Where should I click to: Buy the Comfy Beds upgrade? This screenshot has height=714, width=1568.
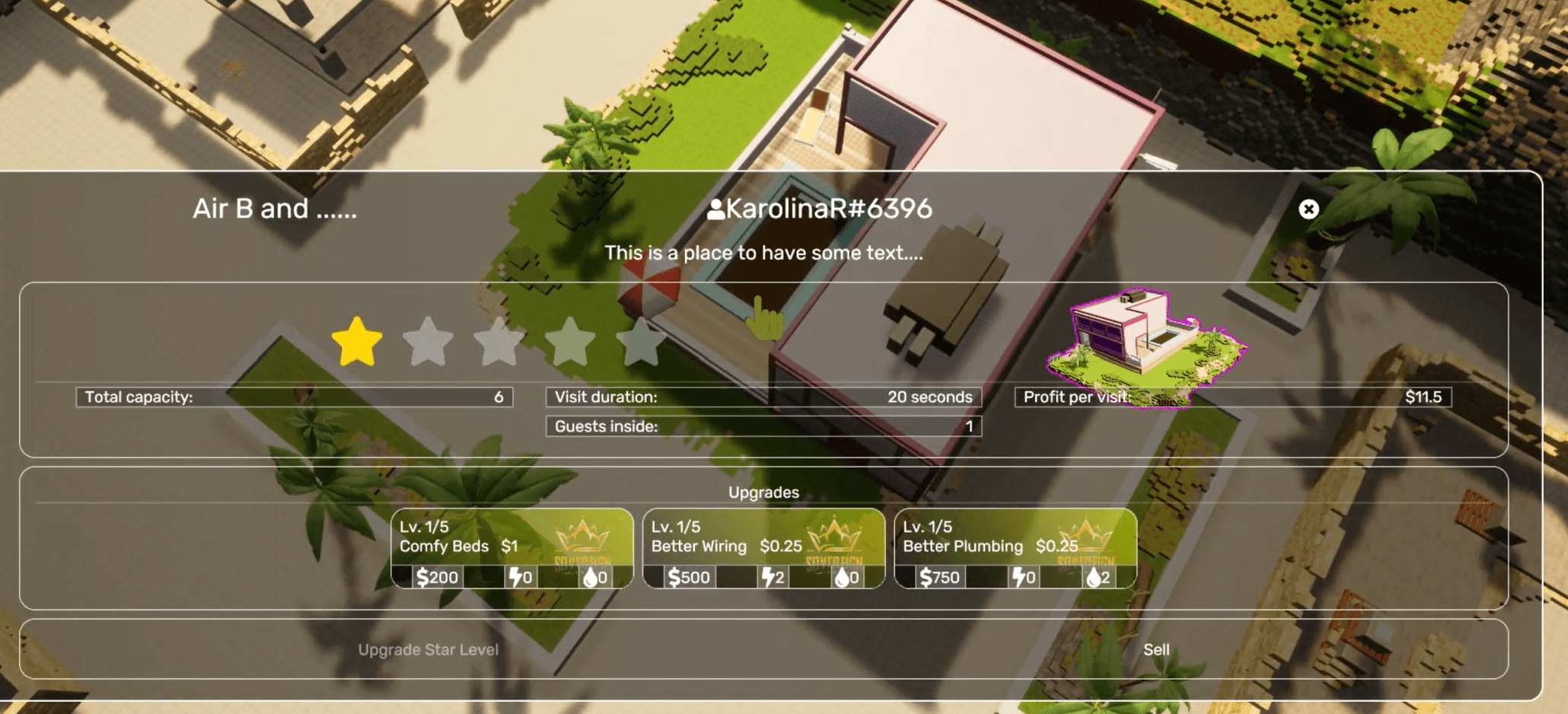[512, 548]
